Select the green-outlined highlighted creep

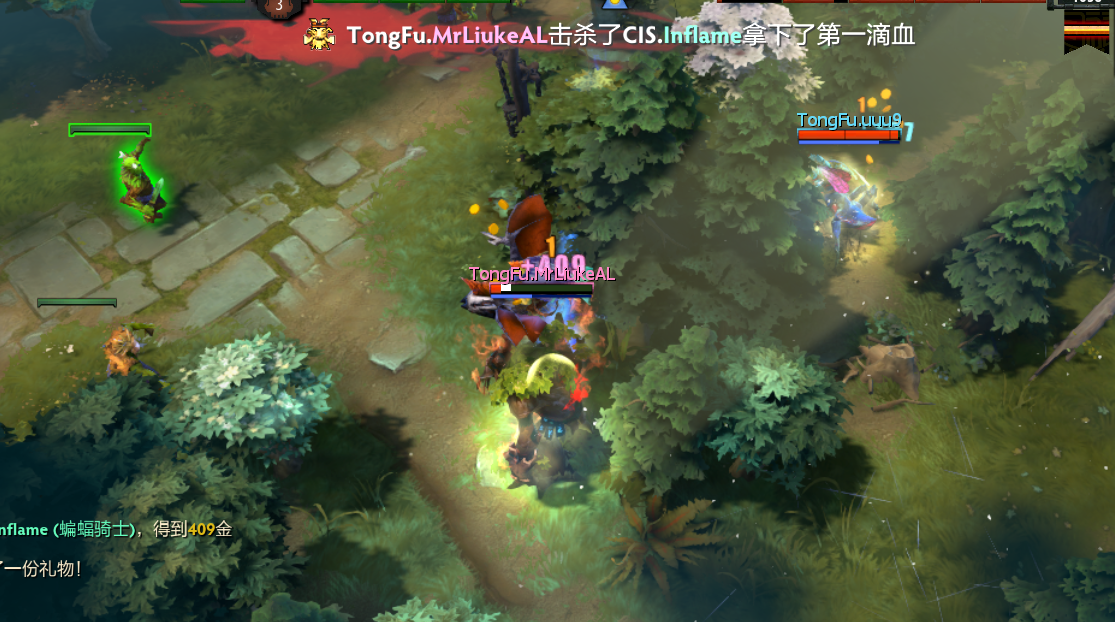[138, 182]
